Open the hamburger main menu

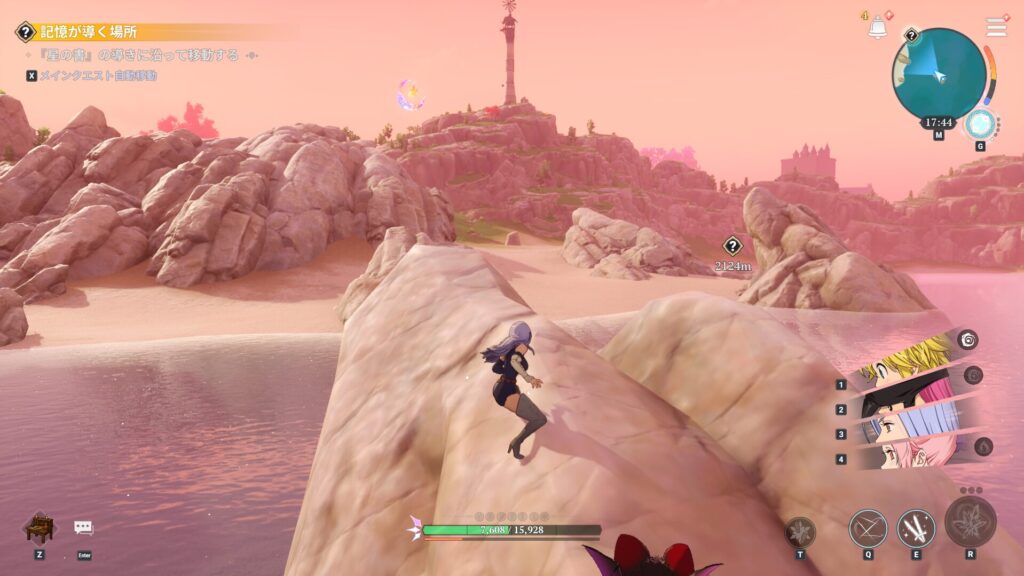(x=996, y=27)
